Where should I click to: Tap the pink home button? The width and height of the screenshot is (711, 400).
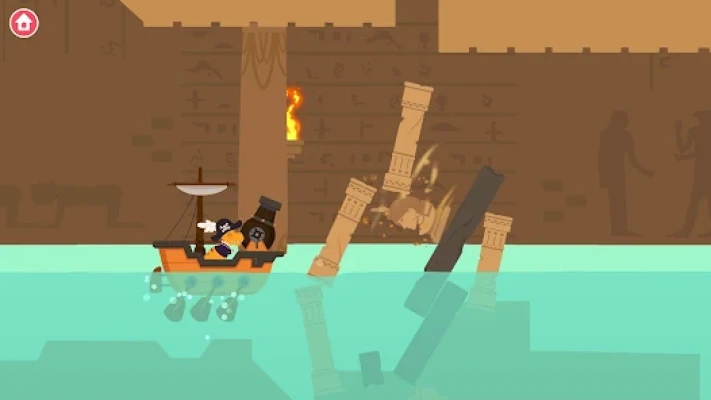click(24, 23)
